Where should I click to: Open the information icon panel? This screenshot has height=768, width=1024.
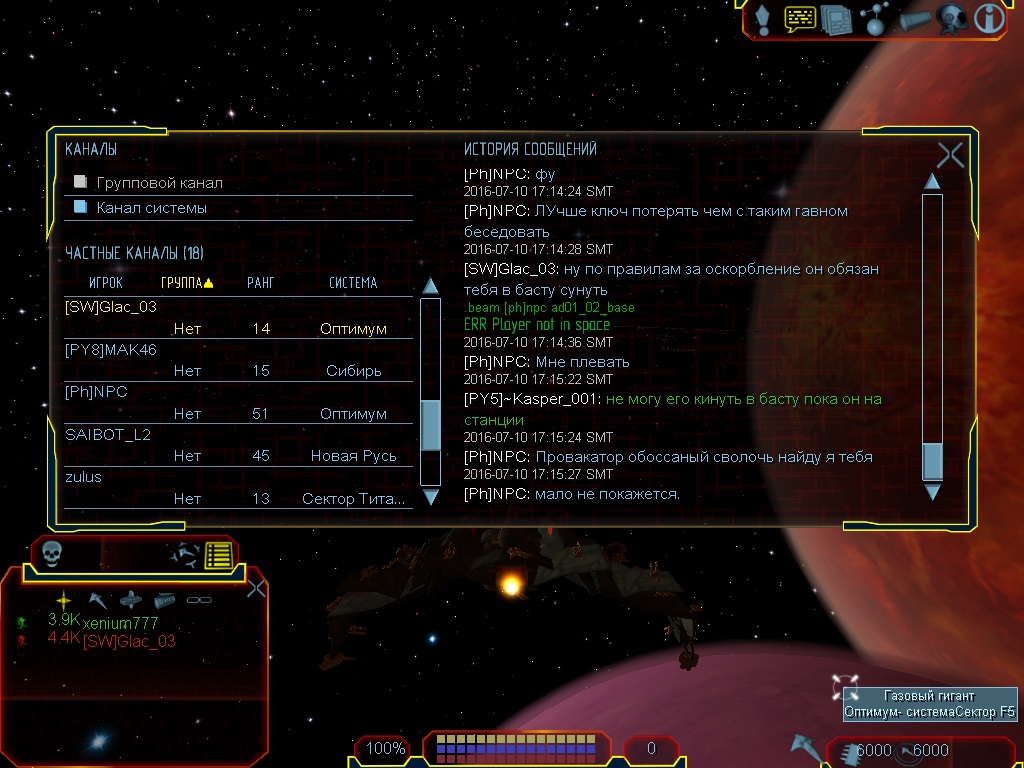click(x=989, y=19)
